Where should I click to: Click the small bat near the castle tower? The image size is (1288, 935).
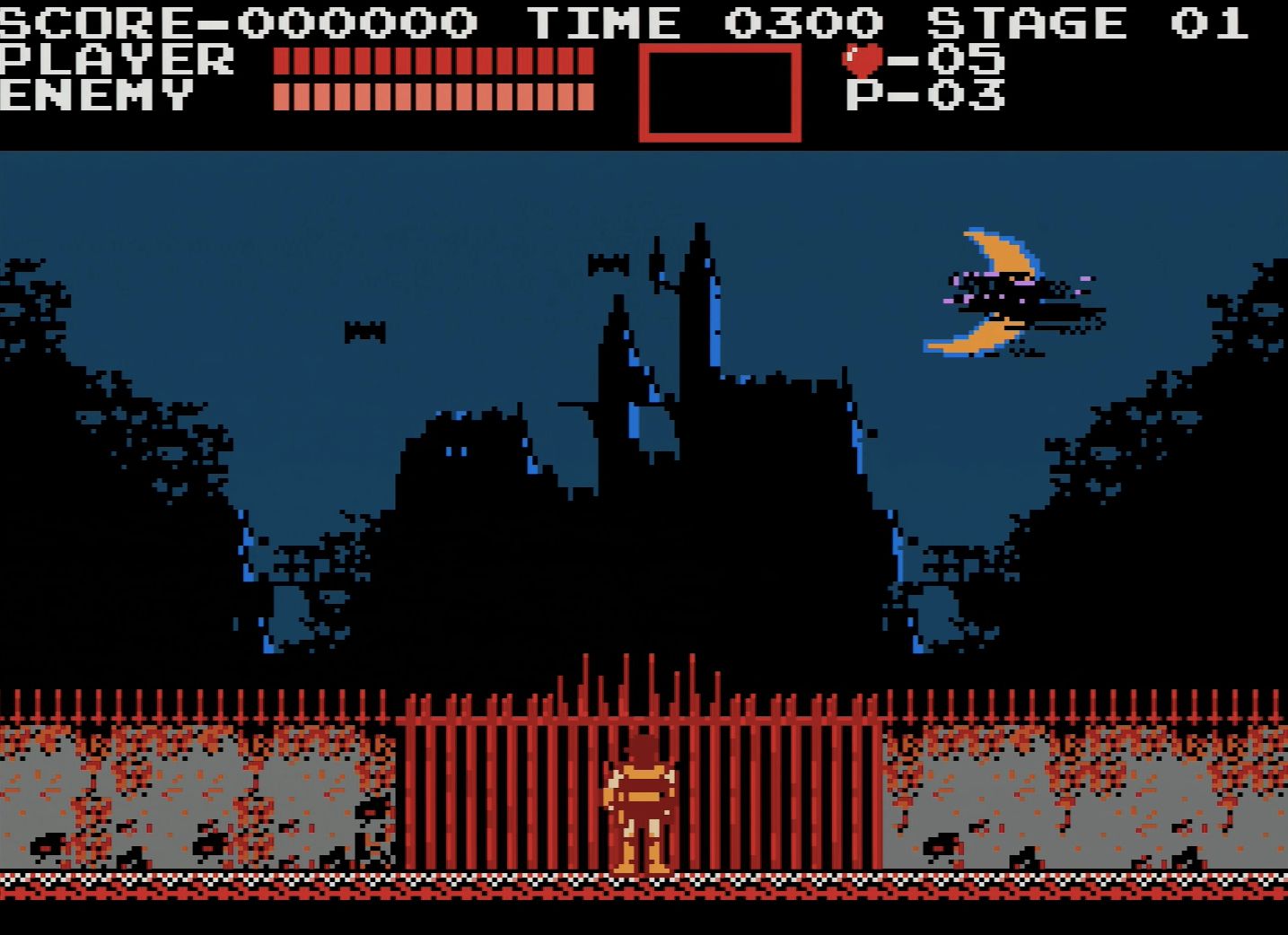[x=607, y=264]
